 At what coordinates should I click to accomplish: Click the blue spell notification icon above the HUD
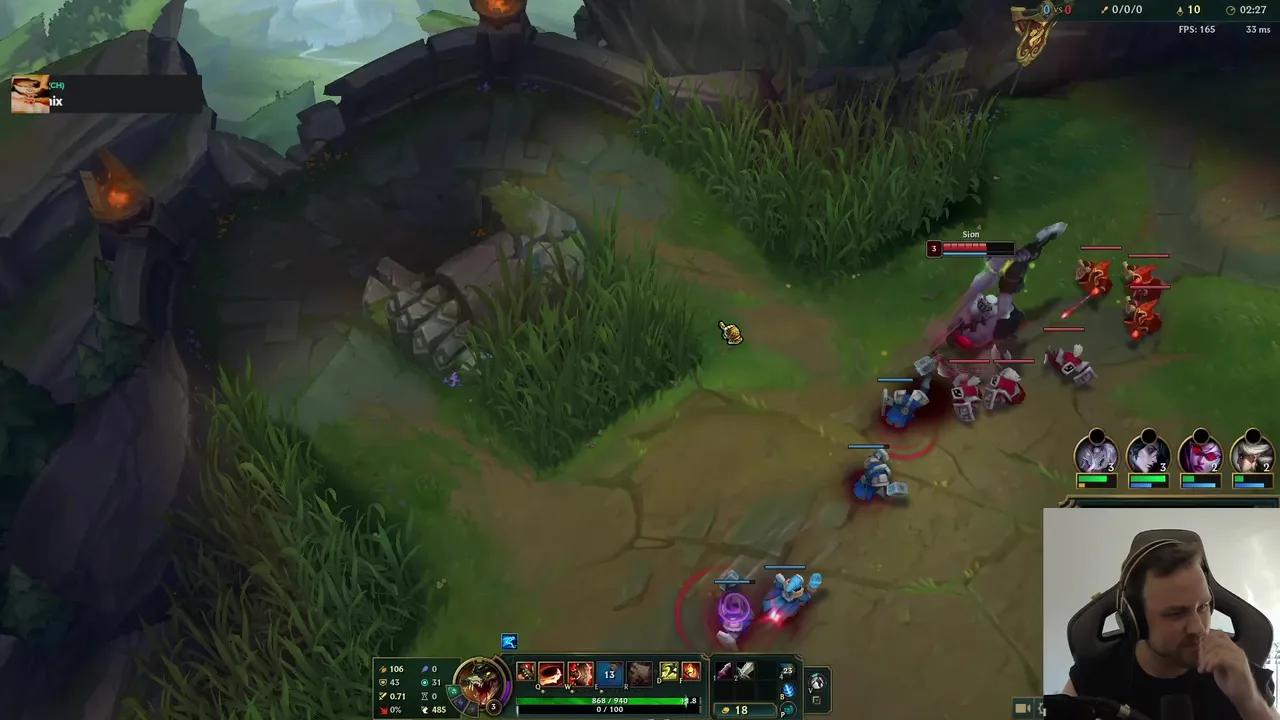tap(509, 641)
